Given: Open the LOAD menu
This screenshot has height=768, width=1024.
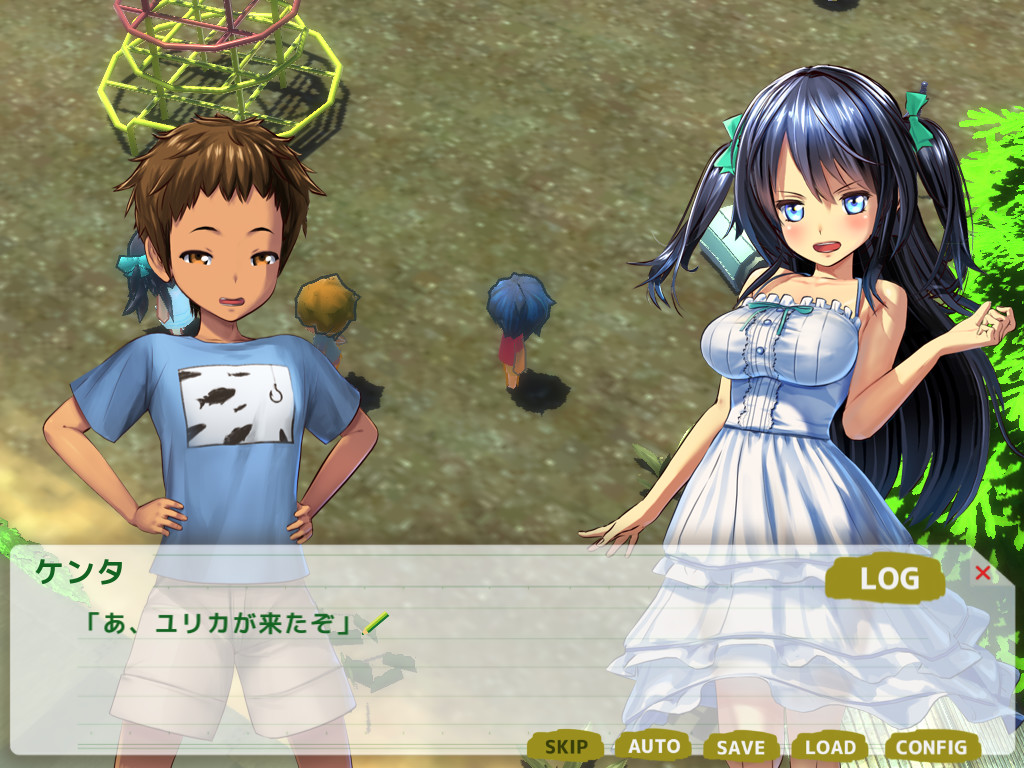Looking at the screenshot, I should 830,747.
